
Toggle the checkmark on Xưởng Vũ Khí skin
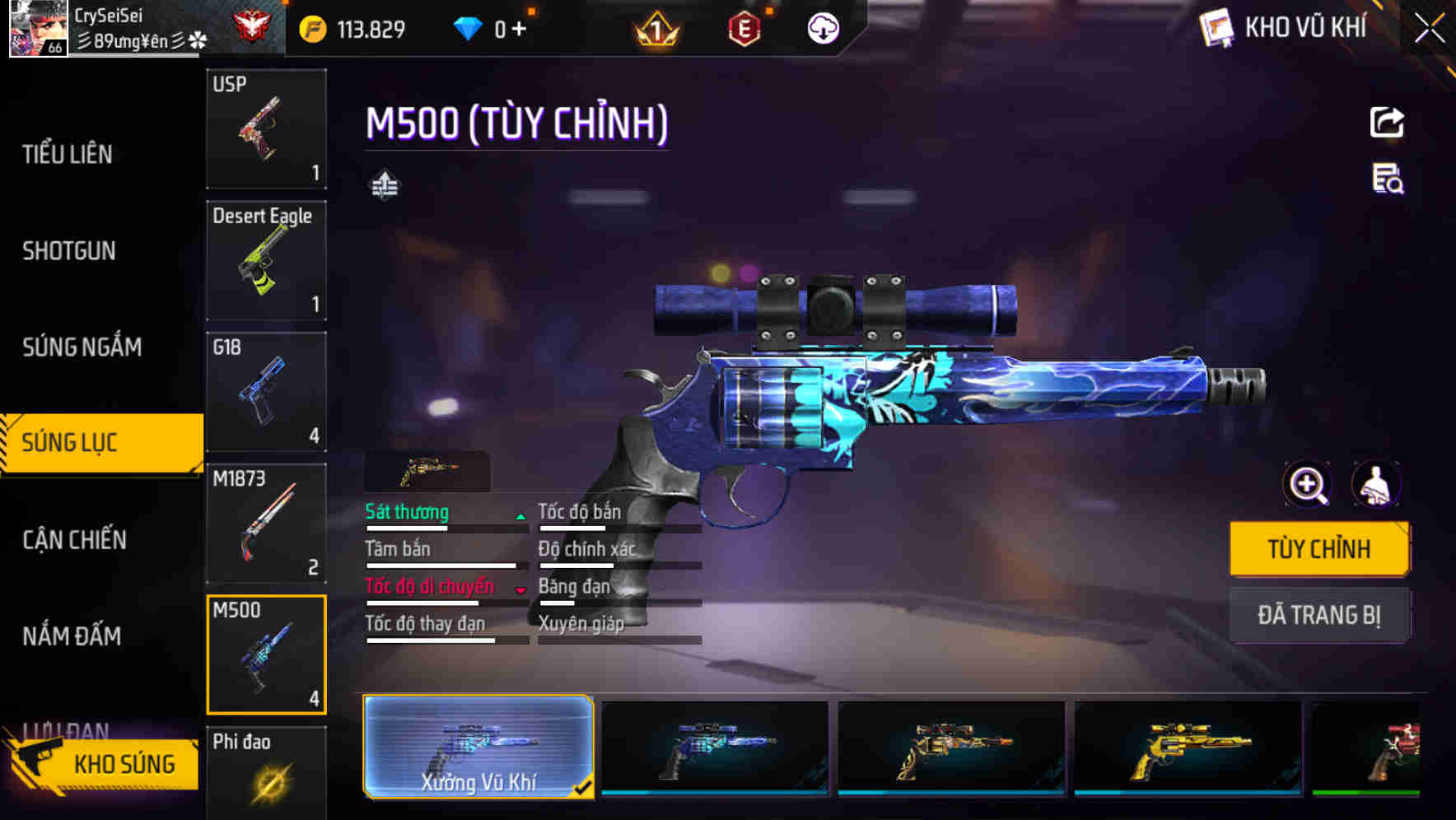pyautogui.click(x=585, y=787)
